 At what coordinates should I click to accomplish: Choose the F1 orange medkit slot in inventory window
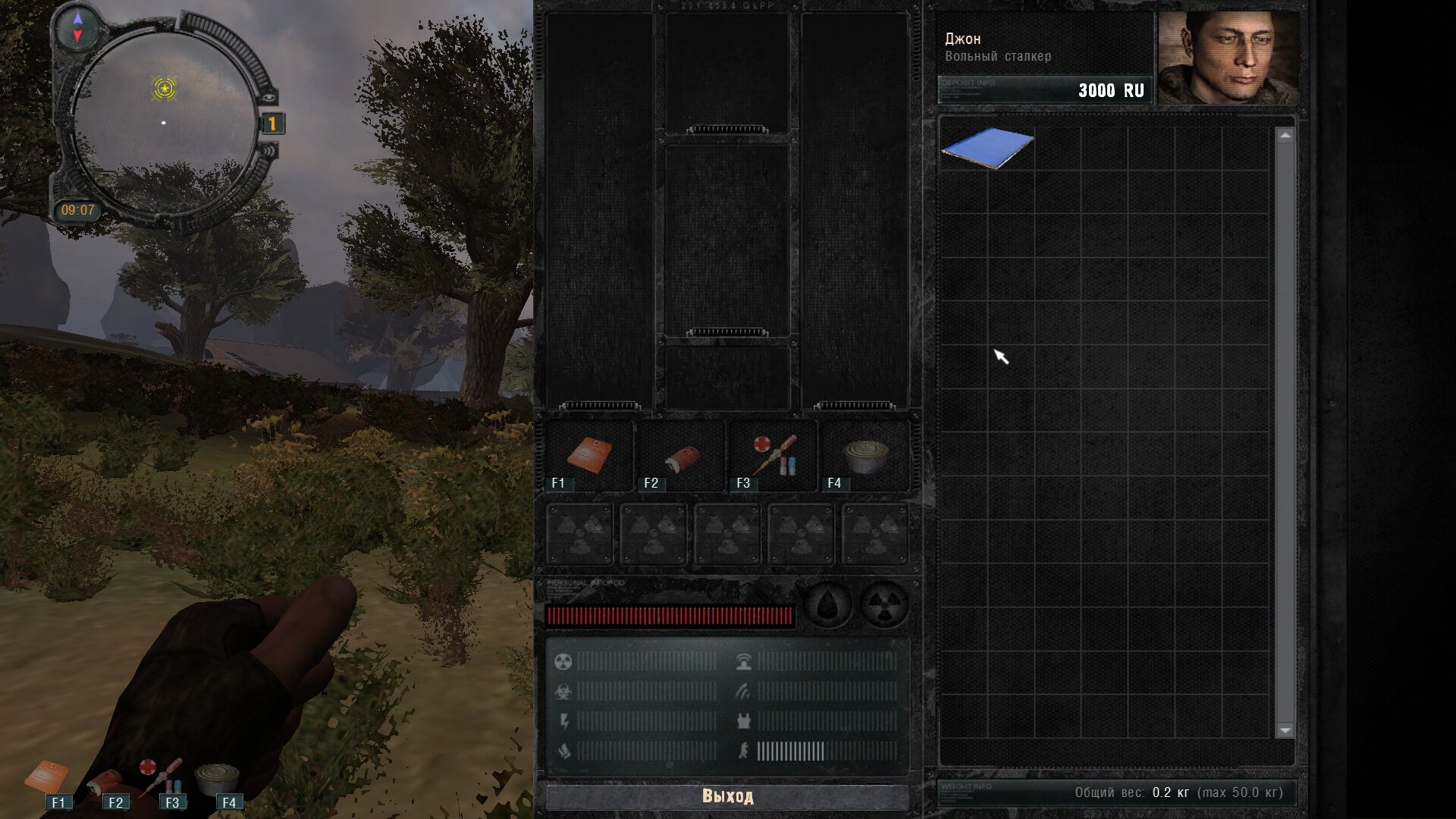pos(589,457)
